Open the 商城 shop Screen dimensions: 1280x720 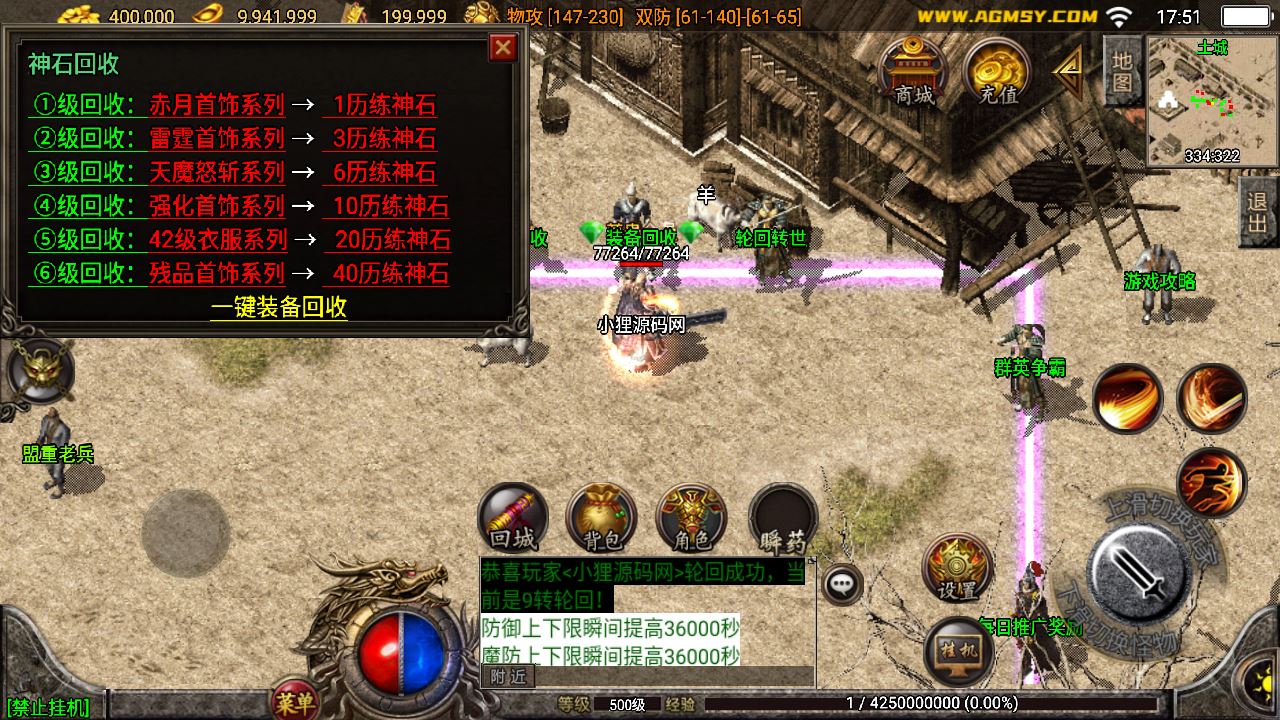[914, 72]
